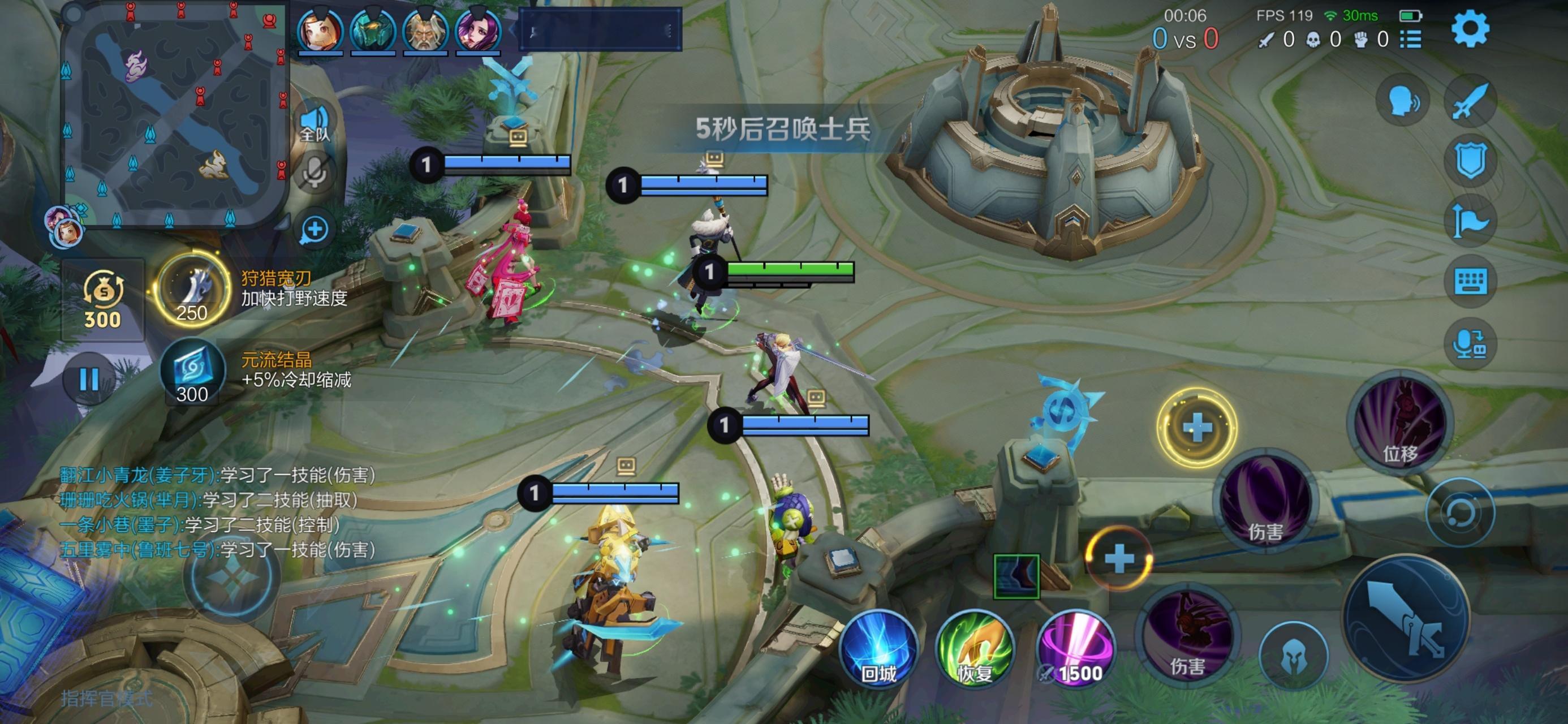Send the shield defend signal
The image size is (1568, 724).
(x=1470, y=161)
